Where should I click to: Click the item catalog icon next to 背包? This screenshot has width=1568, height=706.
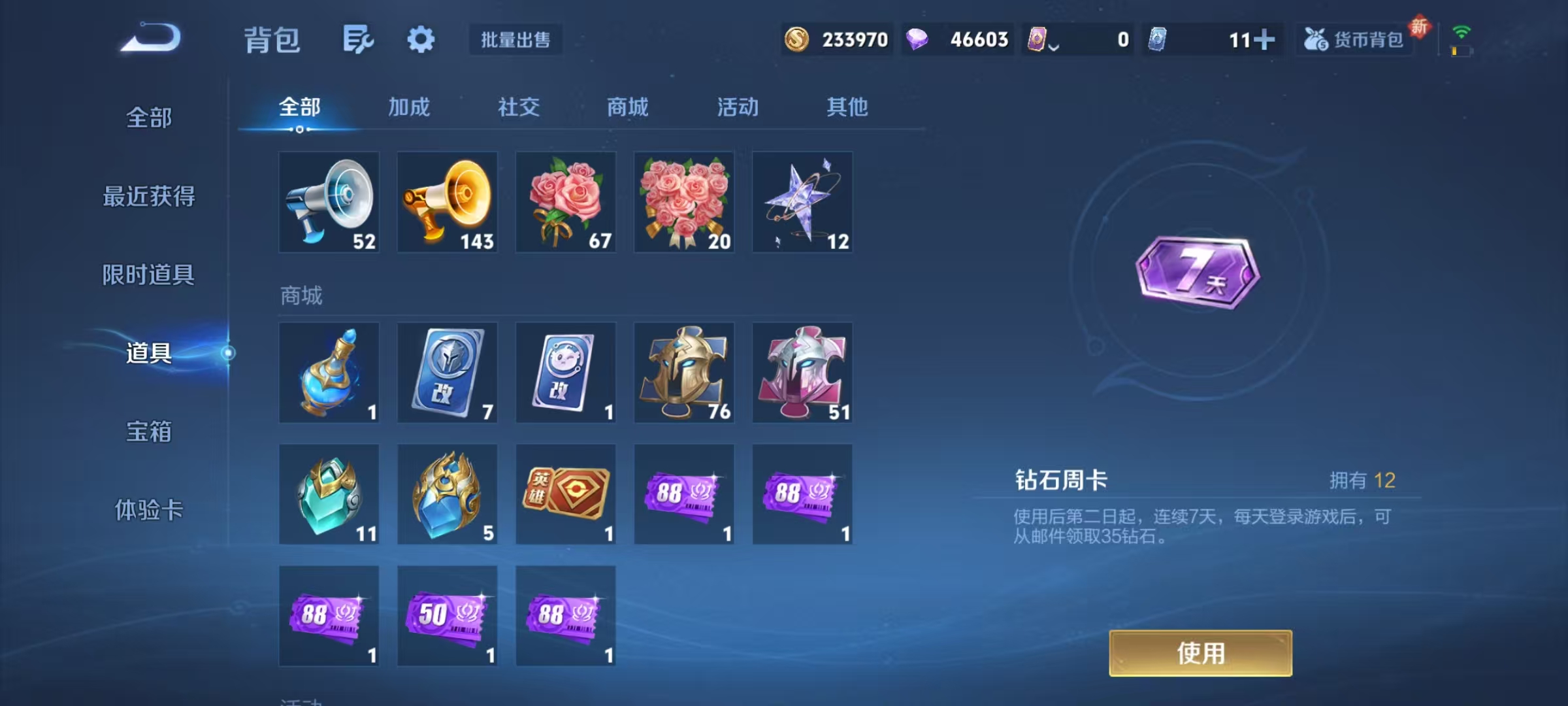(x=358, y=39)
